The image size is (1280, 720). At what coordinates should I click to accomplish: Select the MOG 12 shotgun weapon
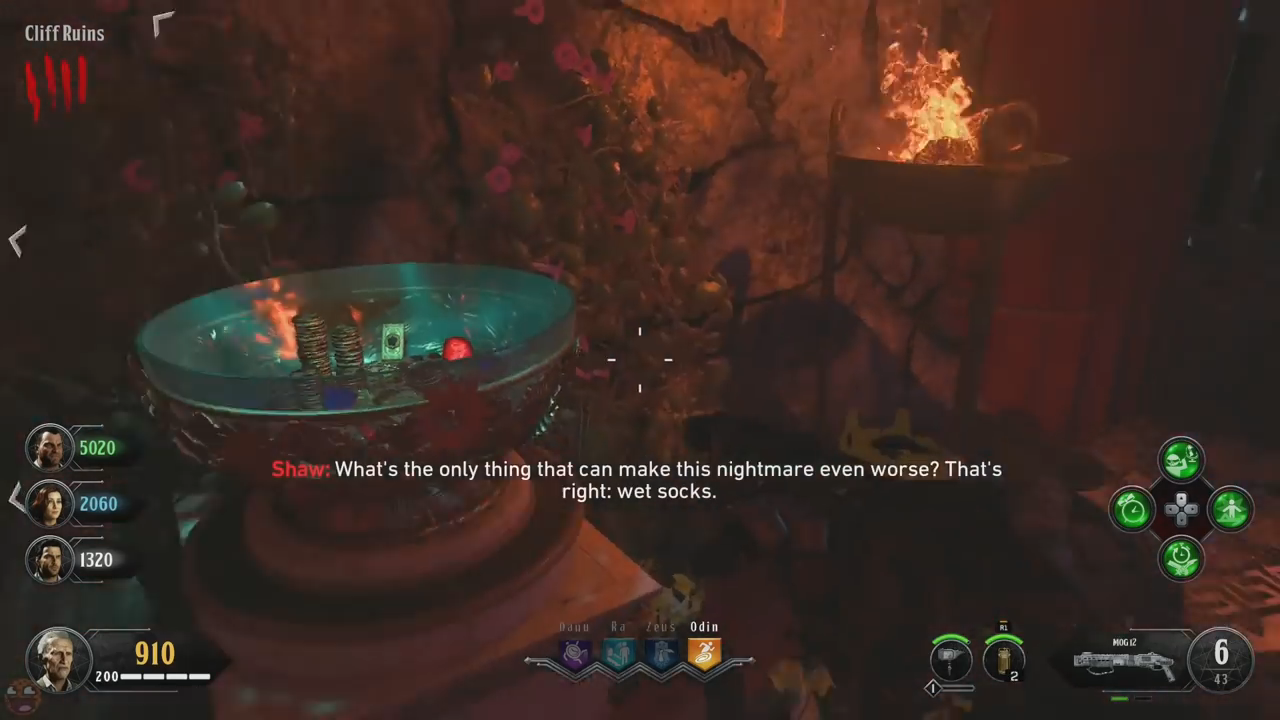point(1125,661)
